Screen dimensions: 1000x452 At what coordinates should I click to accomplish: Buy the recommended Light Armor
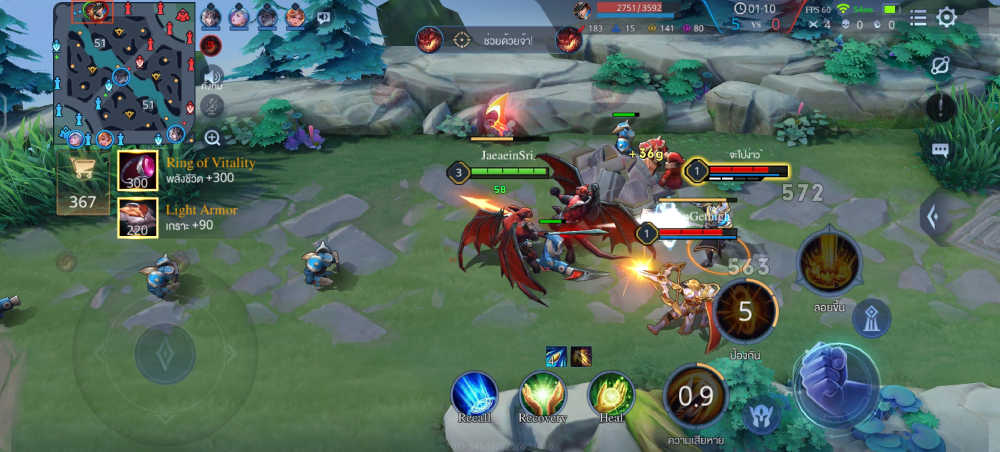coord(137,218)
